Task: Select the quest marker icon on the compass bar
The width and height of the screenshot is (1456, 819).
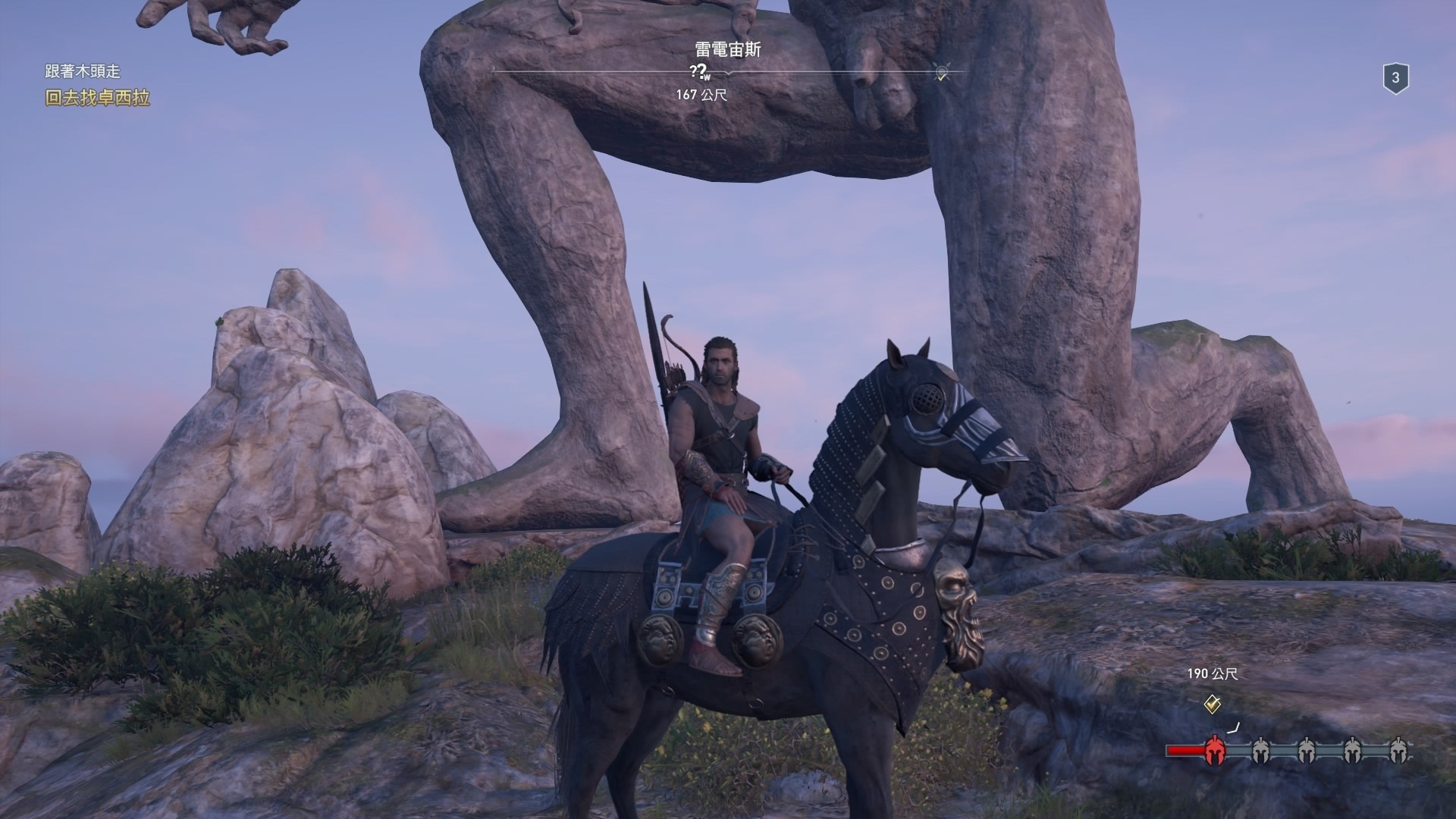Action: coord(941,73)
